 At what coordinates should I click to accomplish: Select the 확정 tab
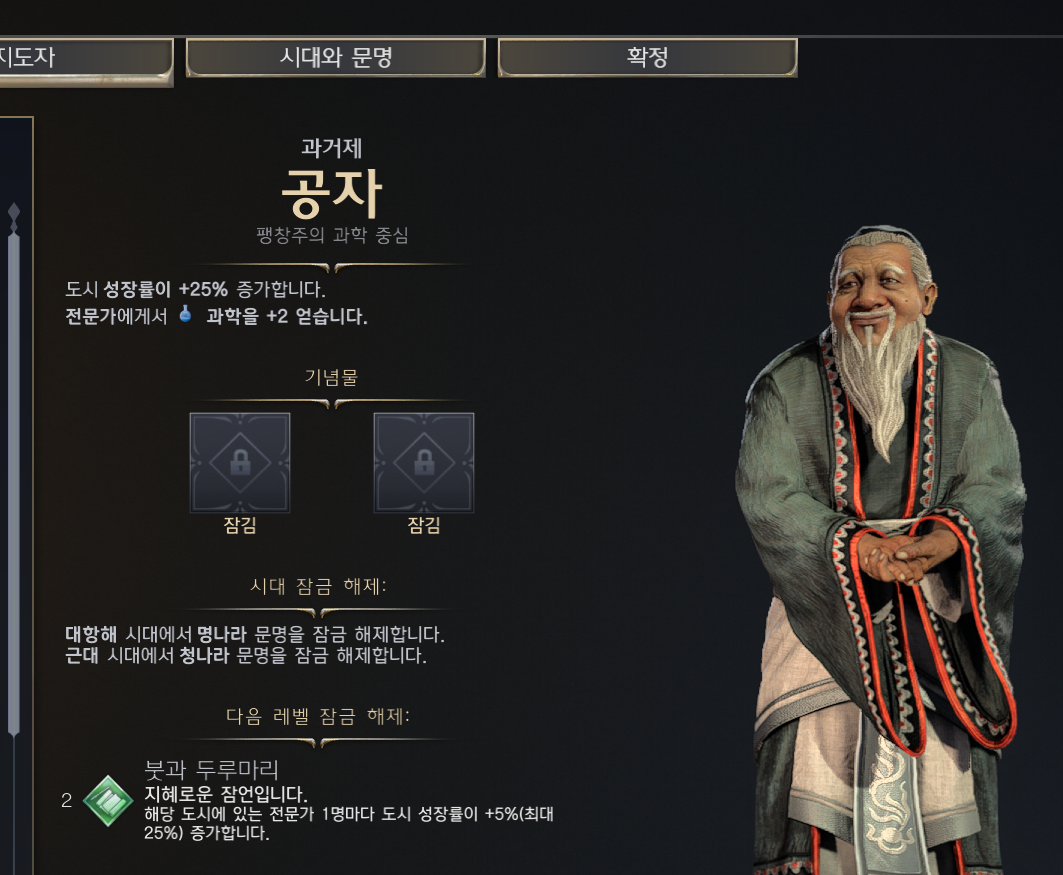[x=647, y=58]
